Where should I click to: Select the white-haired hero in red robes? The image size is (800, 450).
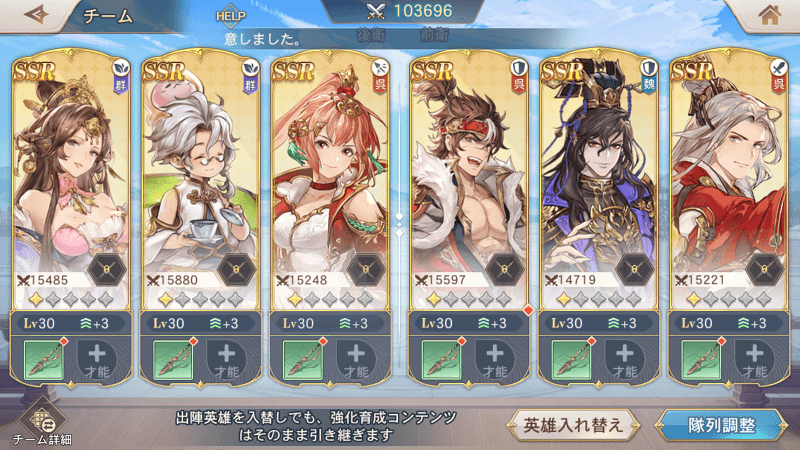coord(727,170)
